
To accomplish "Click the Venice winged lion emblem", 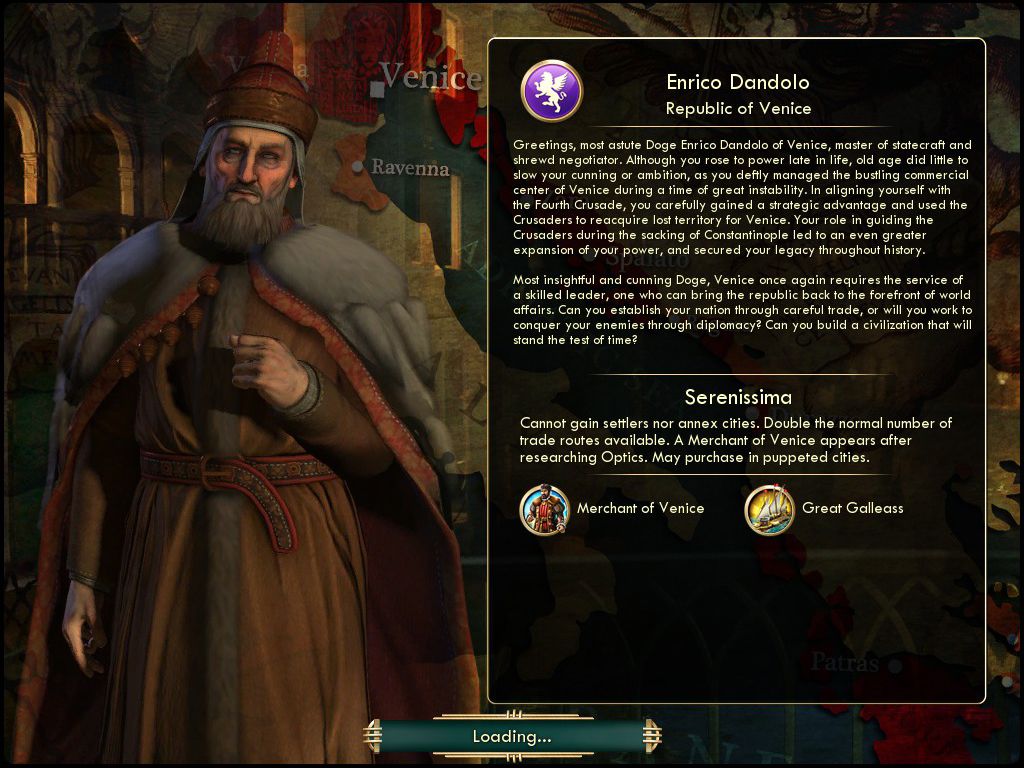I will click(551, 91).
